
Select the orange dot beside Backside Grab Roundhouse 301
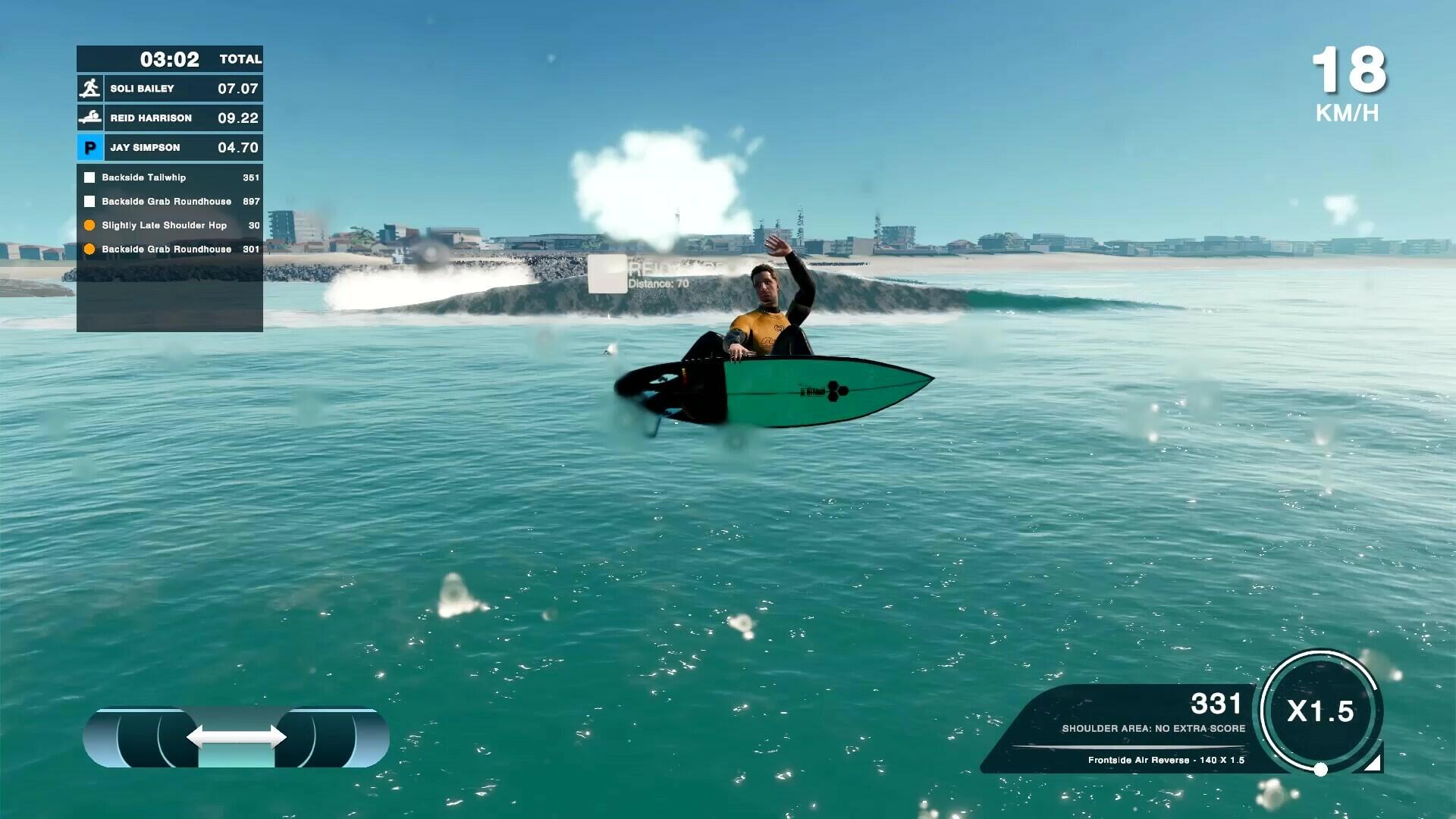[x=90, y=249]
